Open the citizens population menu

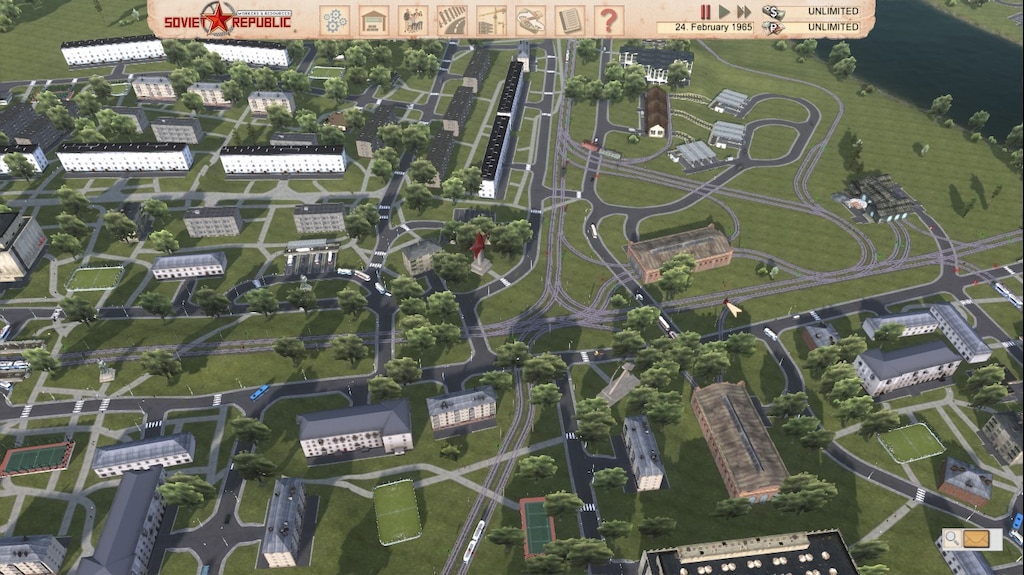(412, 20)
